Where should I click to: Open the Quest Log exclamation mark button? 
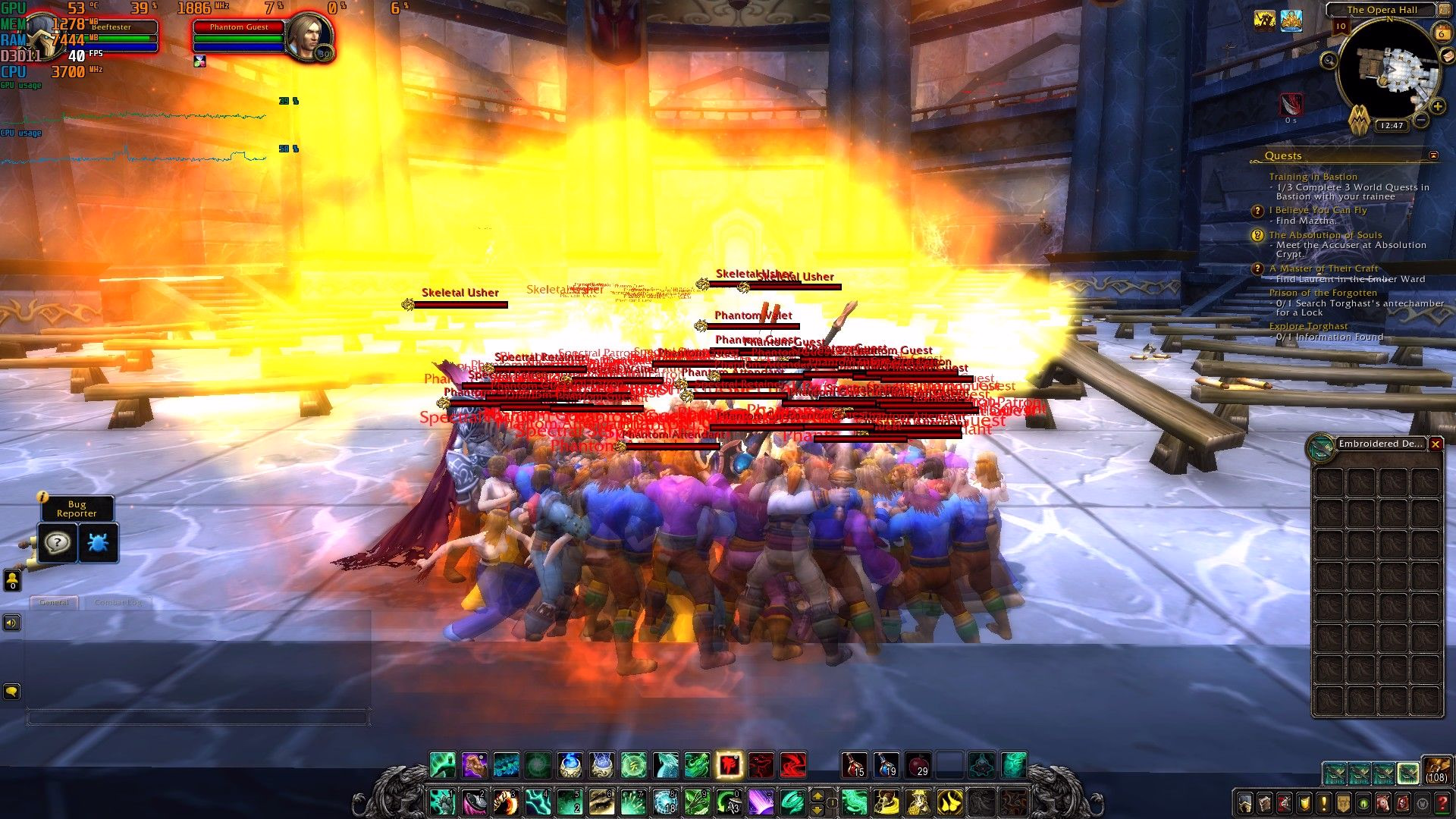pos(1324,804)
